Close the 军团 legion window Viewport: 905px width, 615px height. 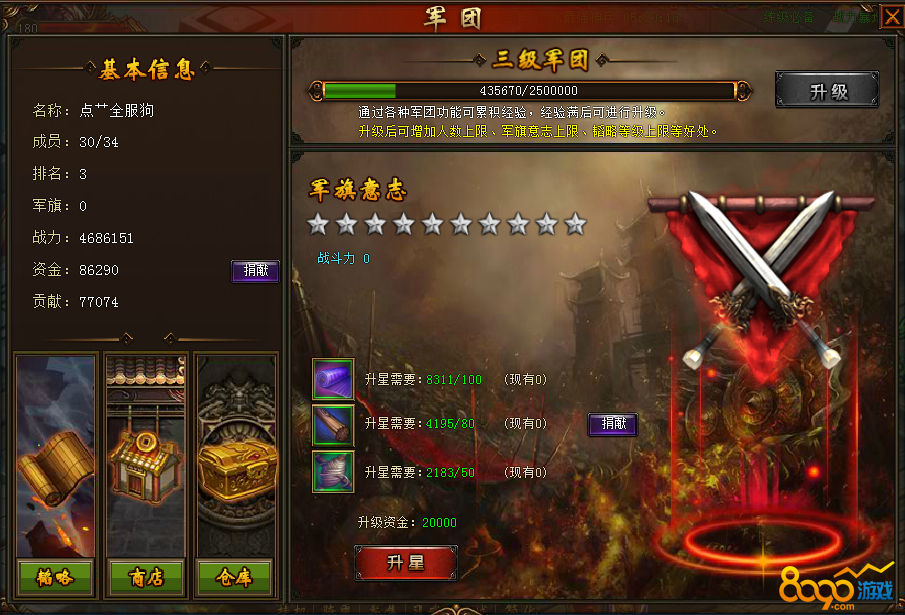(x=890, y=17)
